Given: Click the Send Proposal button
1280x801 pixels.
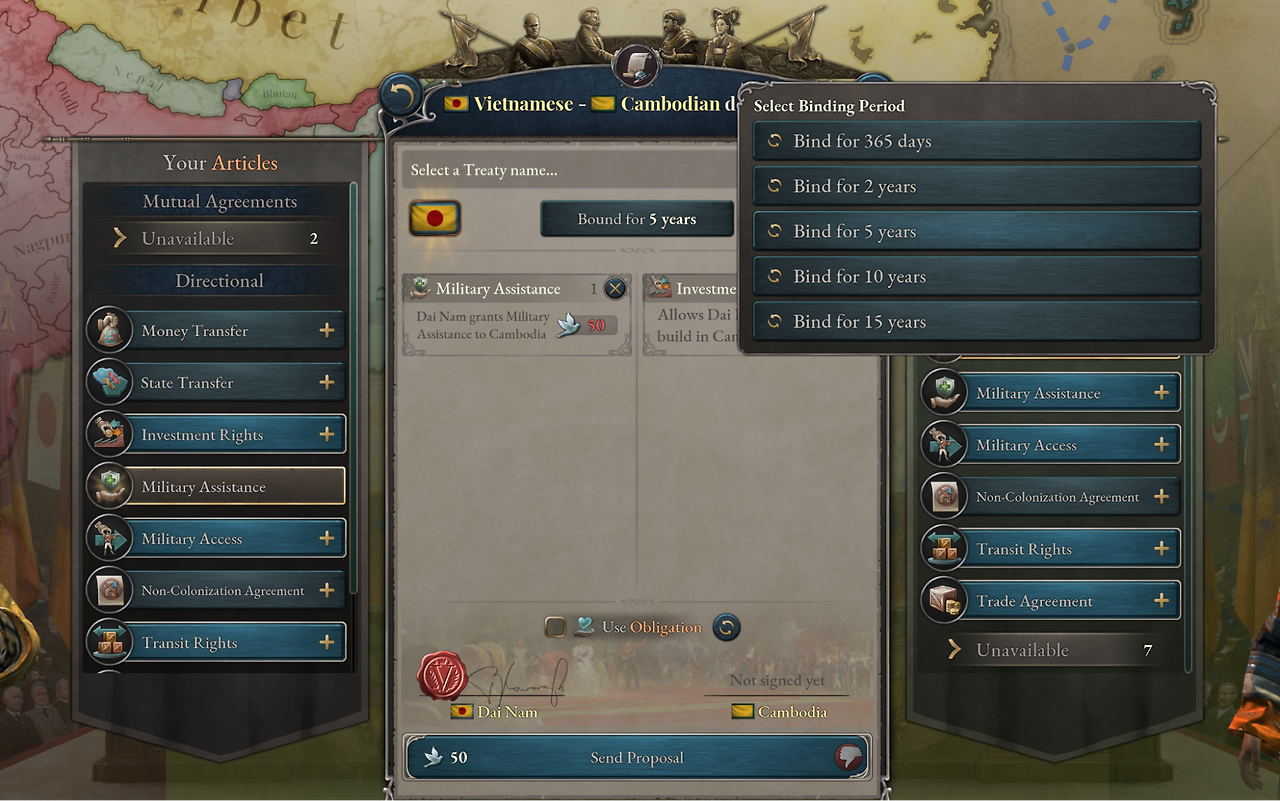Looking at the screenshot, I should click(x=637, y=758).
